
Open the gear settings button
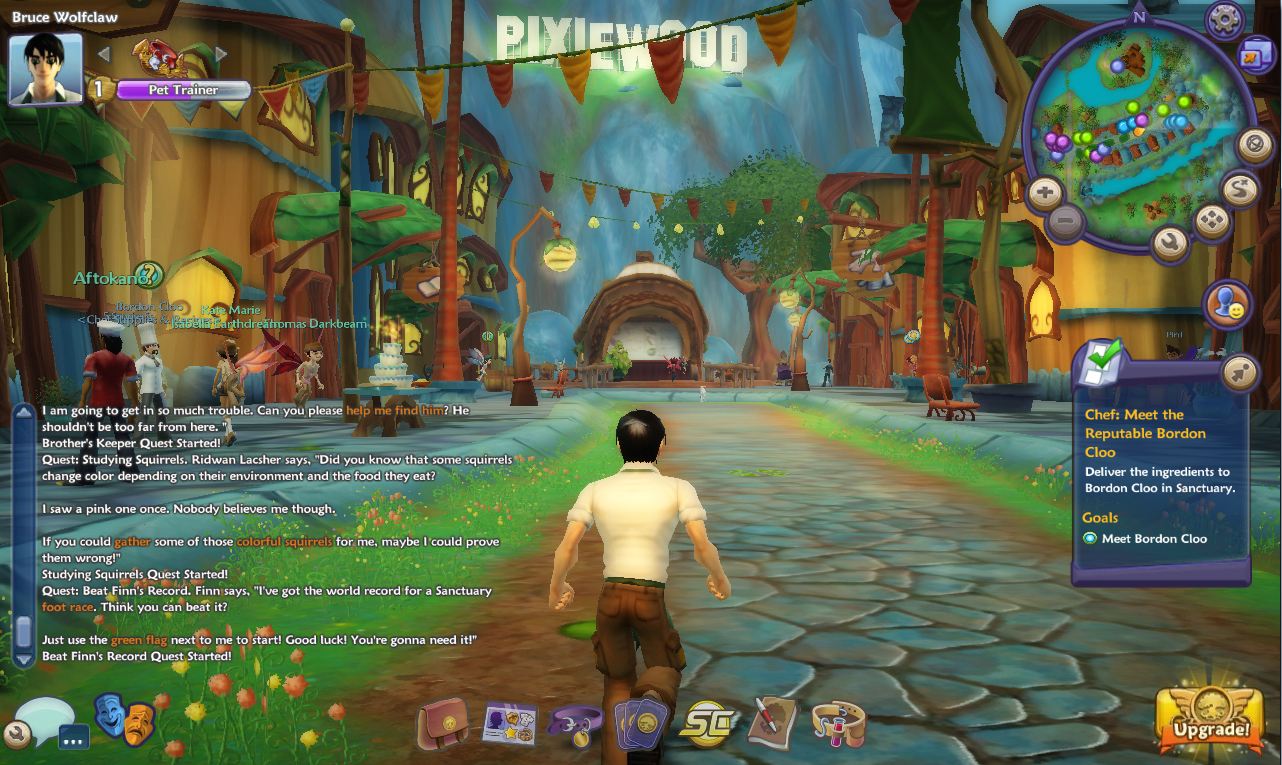click(1224, 20)
